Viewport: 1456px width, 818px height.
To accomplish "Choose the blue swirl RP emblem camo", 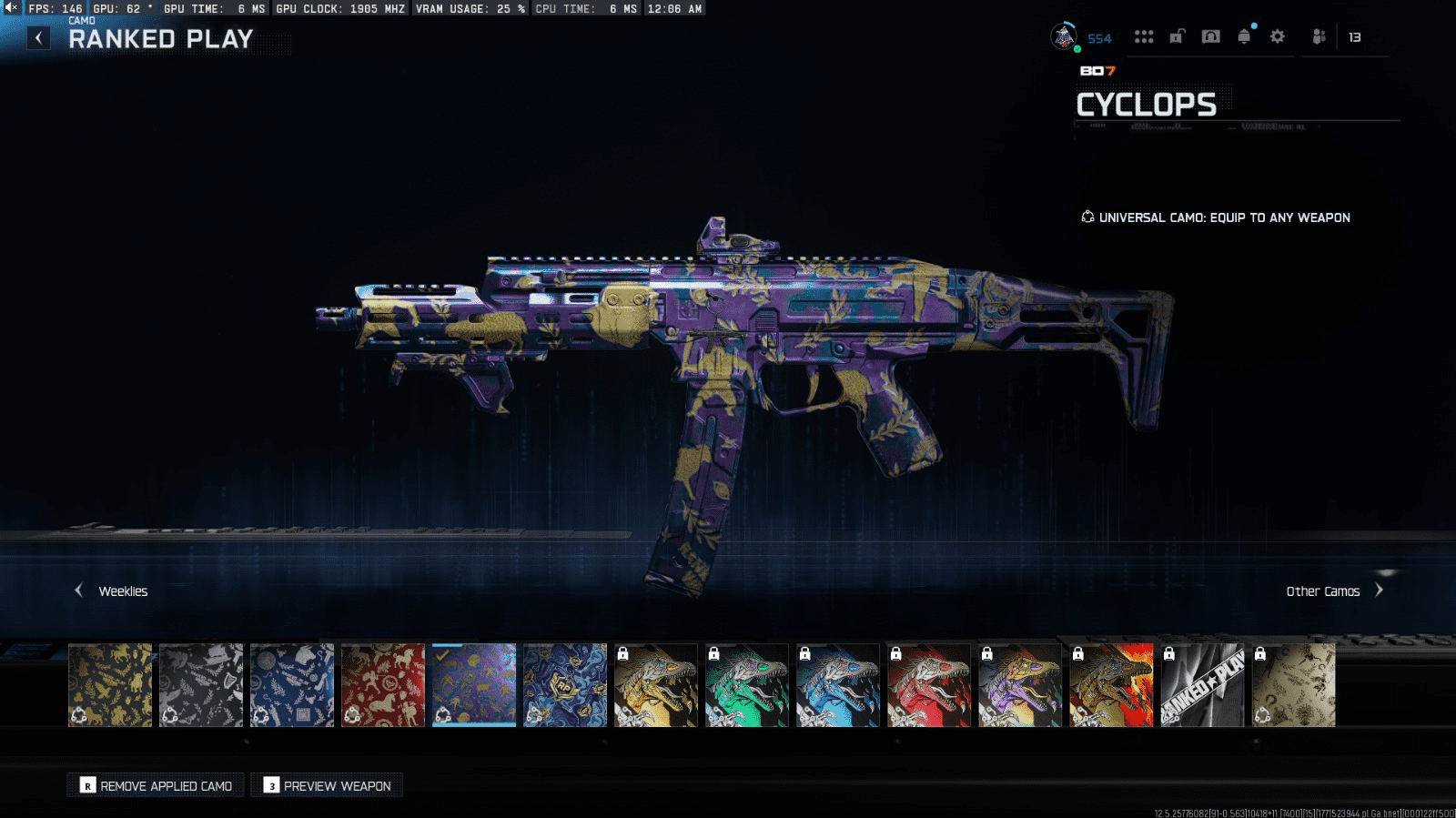I will coord(565,685).
